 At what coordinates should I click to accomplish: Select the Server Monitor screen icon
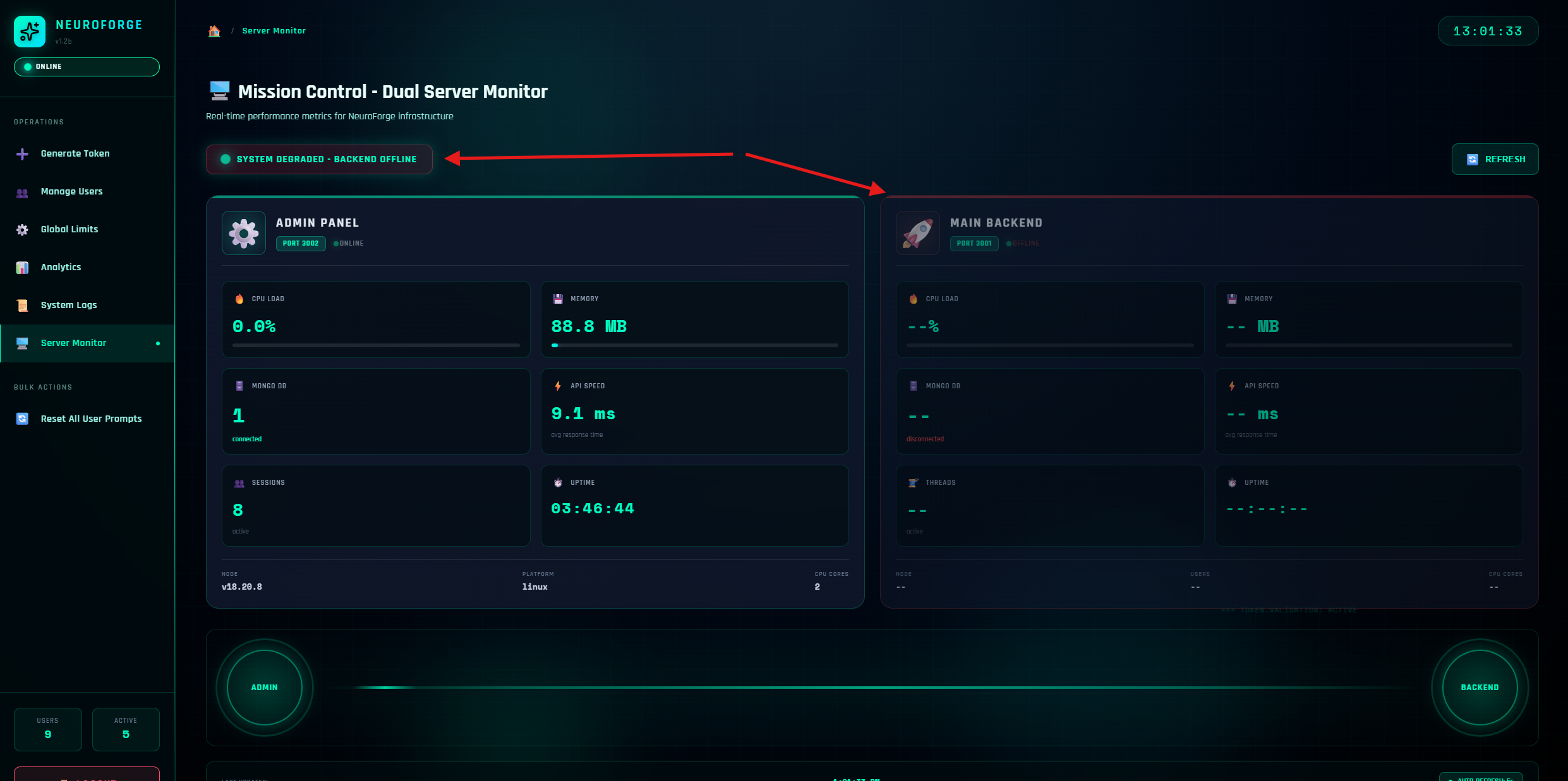pos(21,343)
